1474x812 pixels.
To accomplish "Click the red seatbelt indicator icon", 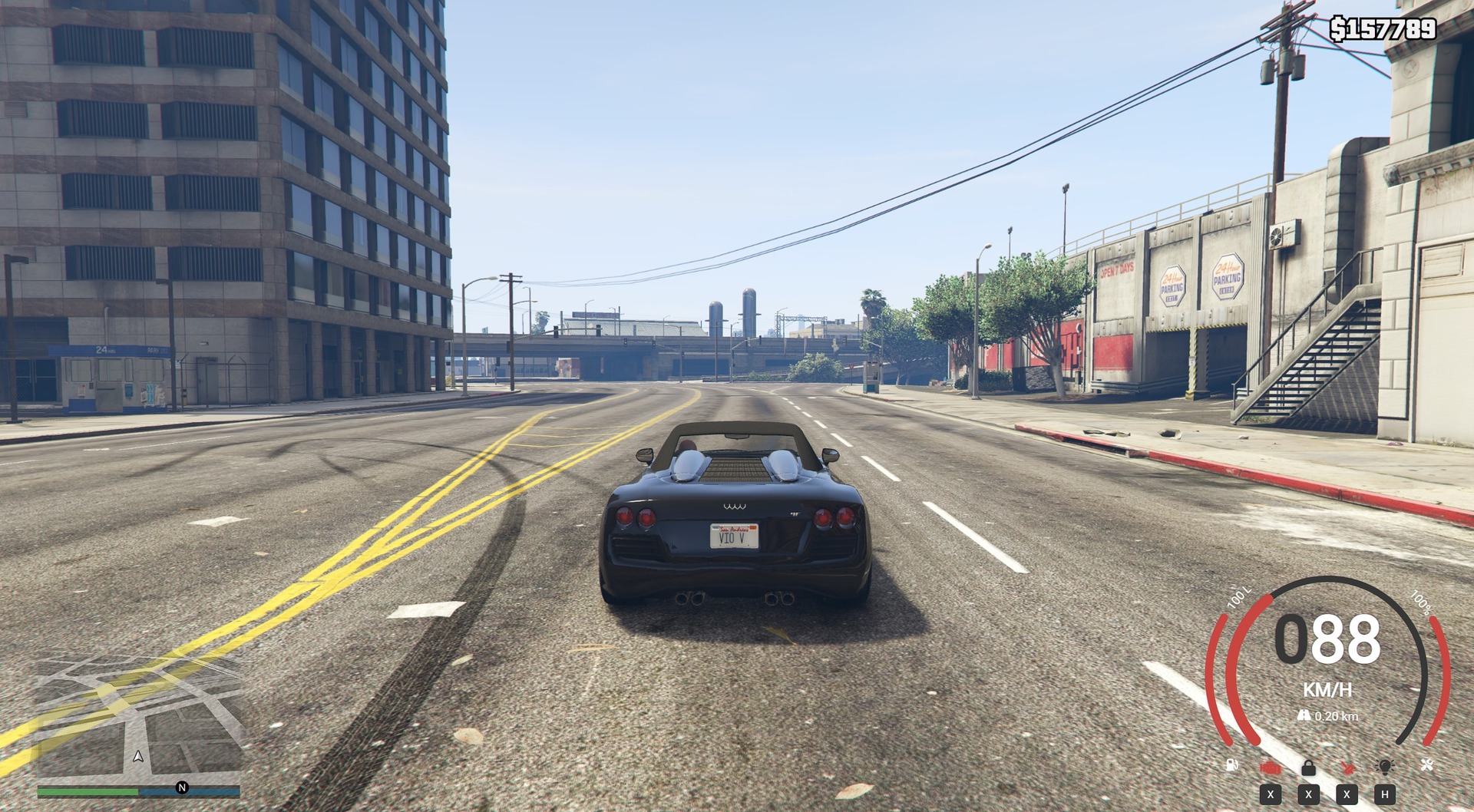I will [x=1347, y=766].
